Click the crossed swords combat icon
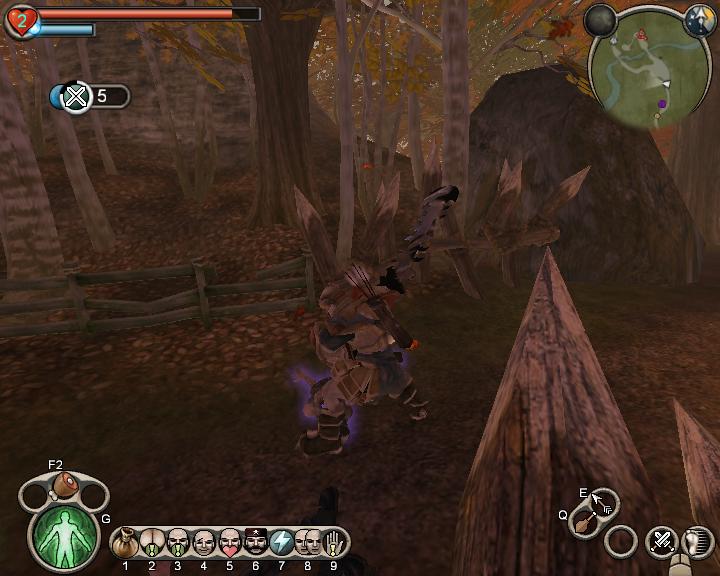This screenshot has height=576, width=720. (661, 542)
